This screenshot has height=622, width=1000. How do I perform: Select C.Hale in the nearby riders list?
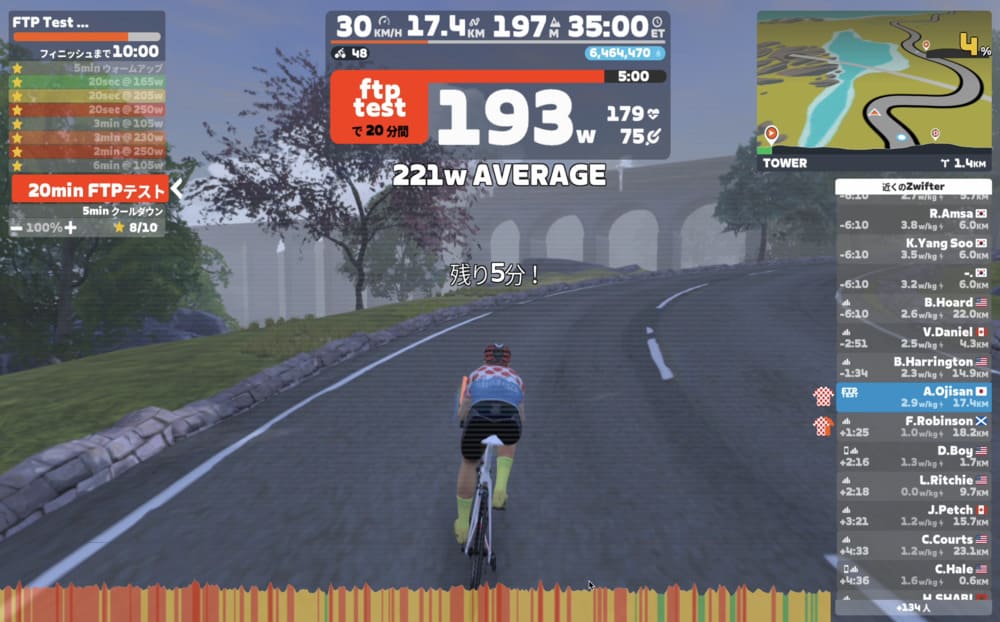click(912, 575)
